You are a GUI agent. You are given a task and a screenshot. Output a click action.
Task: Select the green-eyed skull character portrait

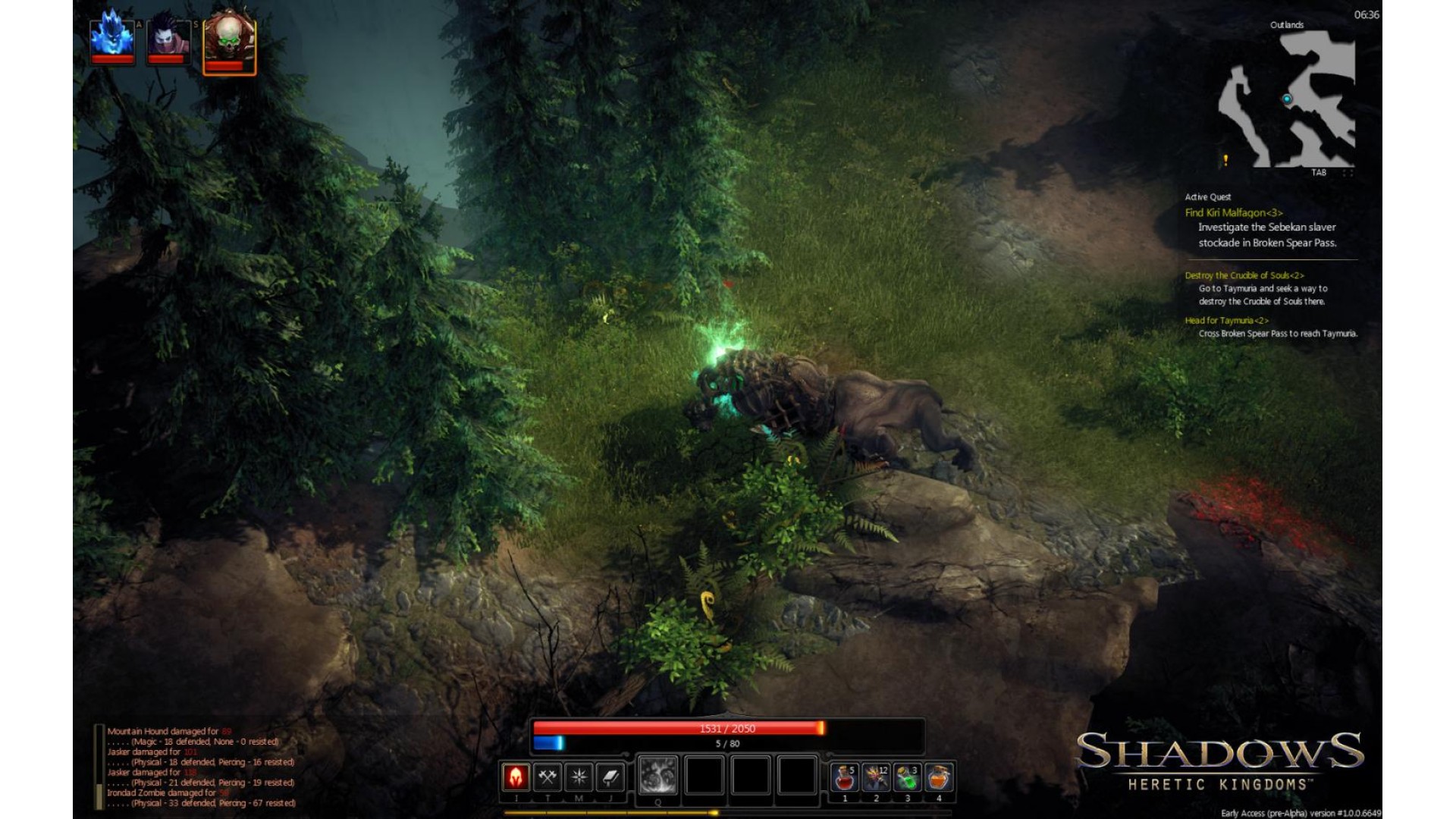(x=229, y=42)
